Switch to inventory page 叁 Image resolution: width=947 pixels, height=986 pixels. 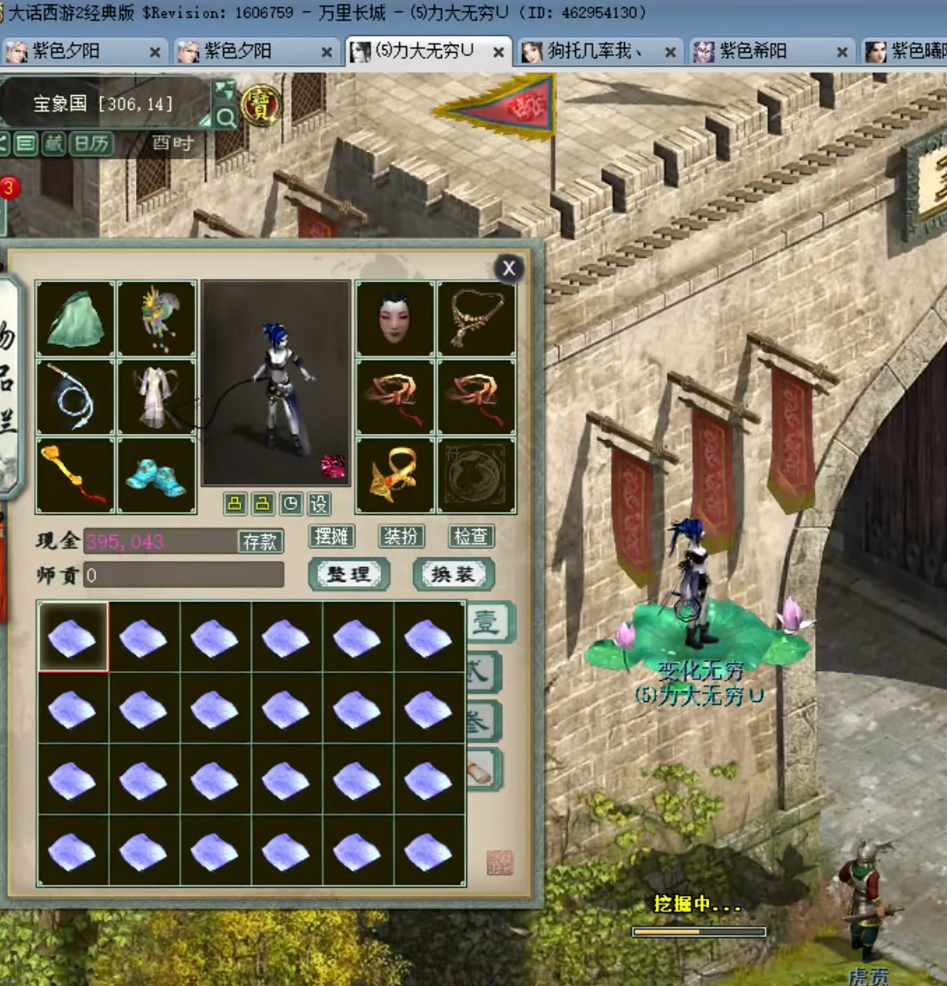coord(484,720)
